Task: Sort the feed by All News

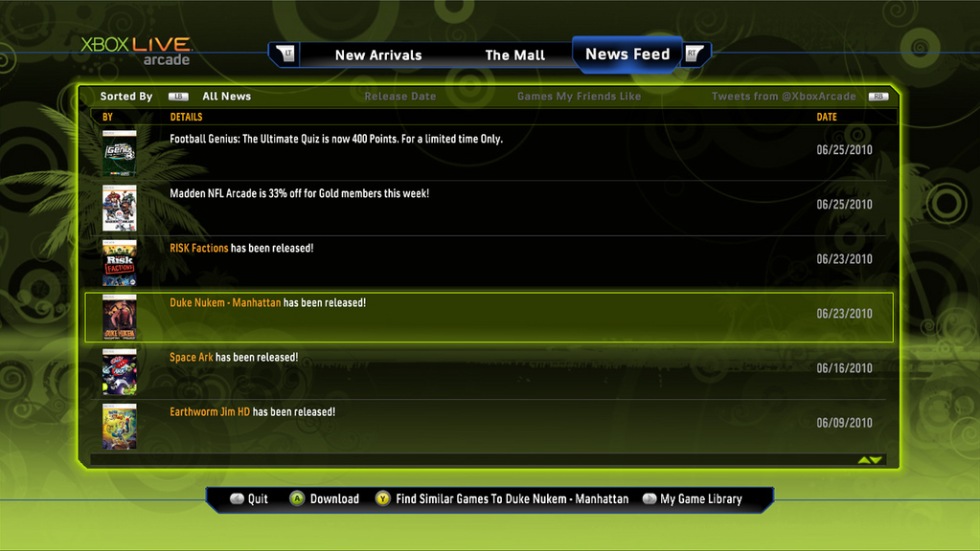Action: click(226, 97)
